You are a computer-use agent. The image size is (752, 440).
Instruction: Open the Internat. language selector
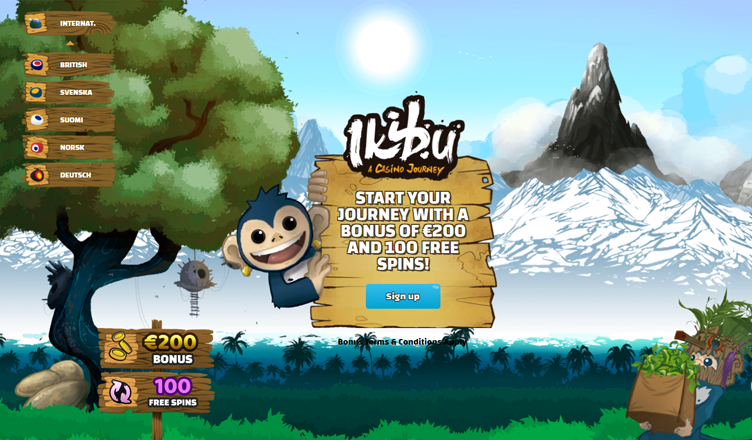coord(68,23)
